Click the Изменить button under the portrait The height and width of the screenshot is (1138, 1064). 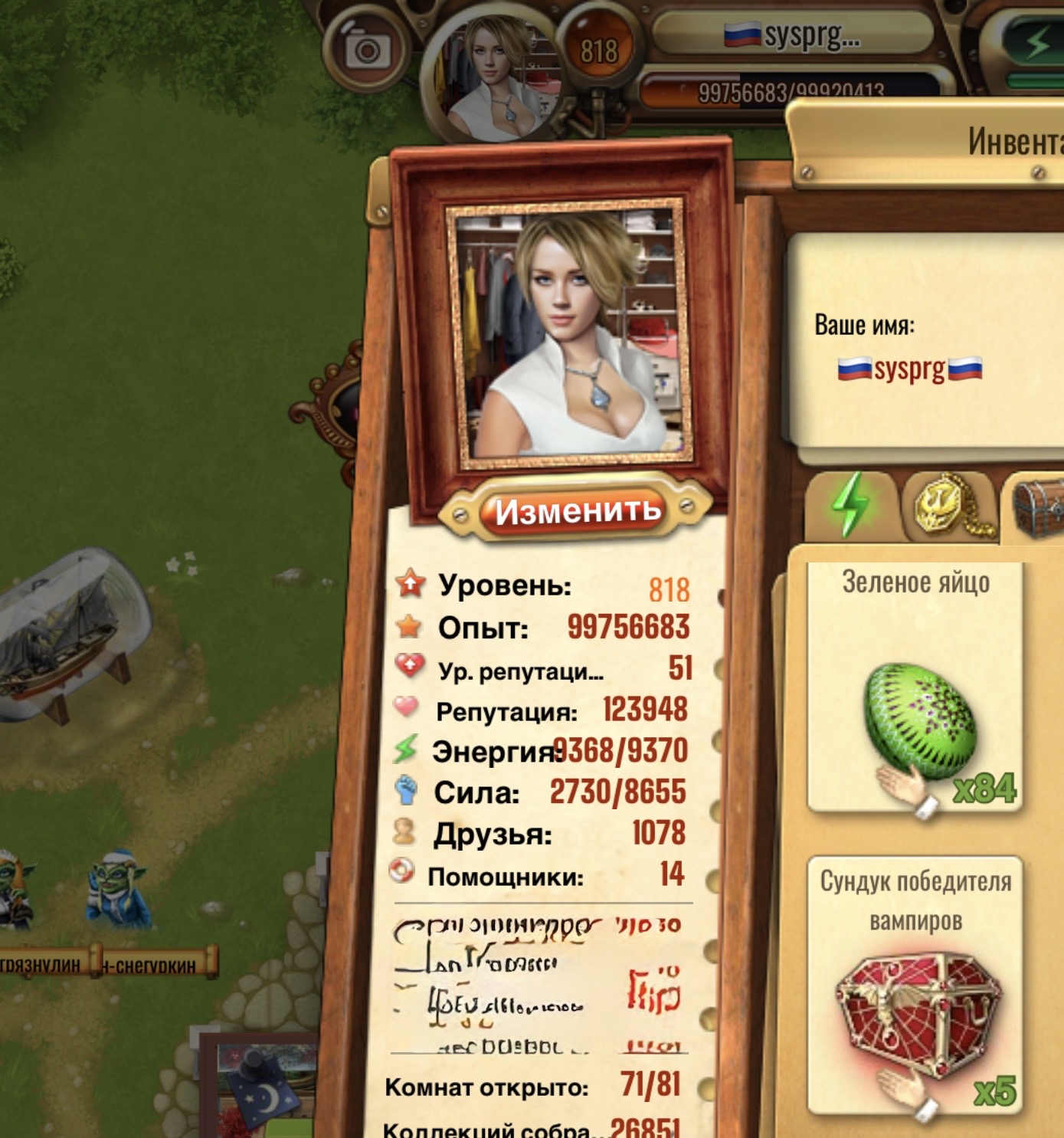click(x=576, y=511)
